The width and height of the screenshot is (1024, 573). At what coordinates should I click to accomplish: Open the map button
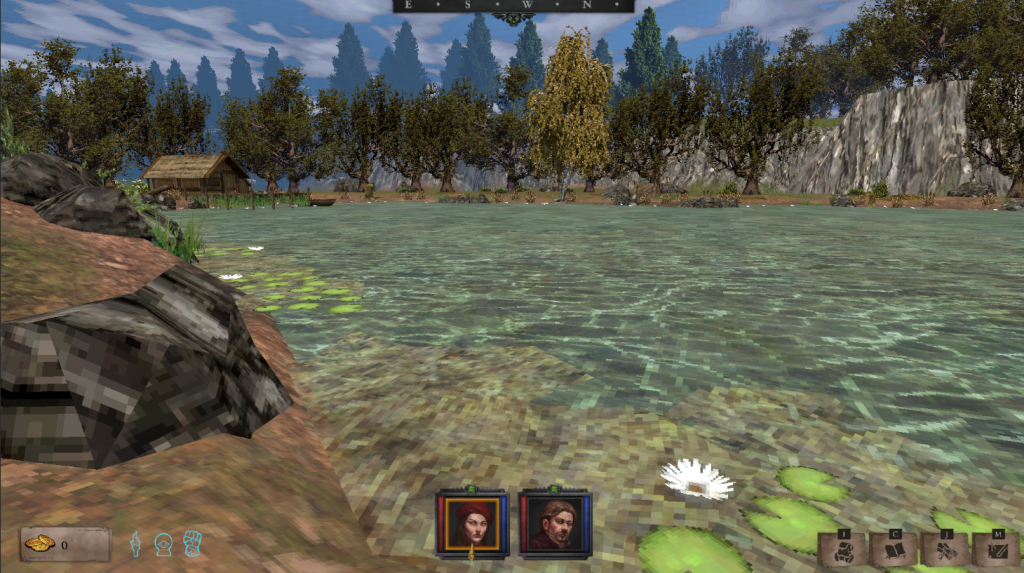click(x=996, y=549)
